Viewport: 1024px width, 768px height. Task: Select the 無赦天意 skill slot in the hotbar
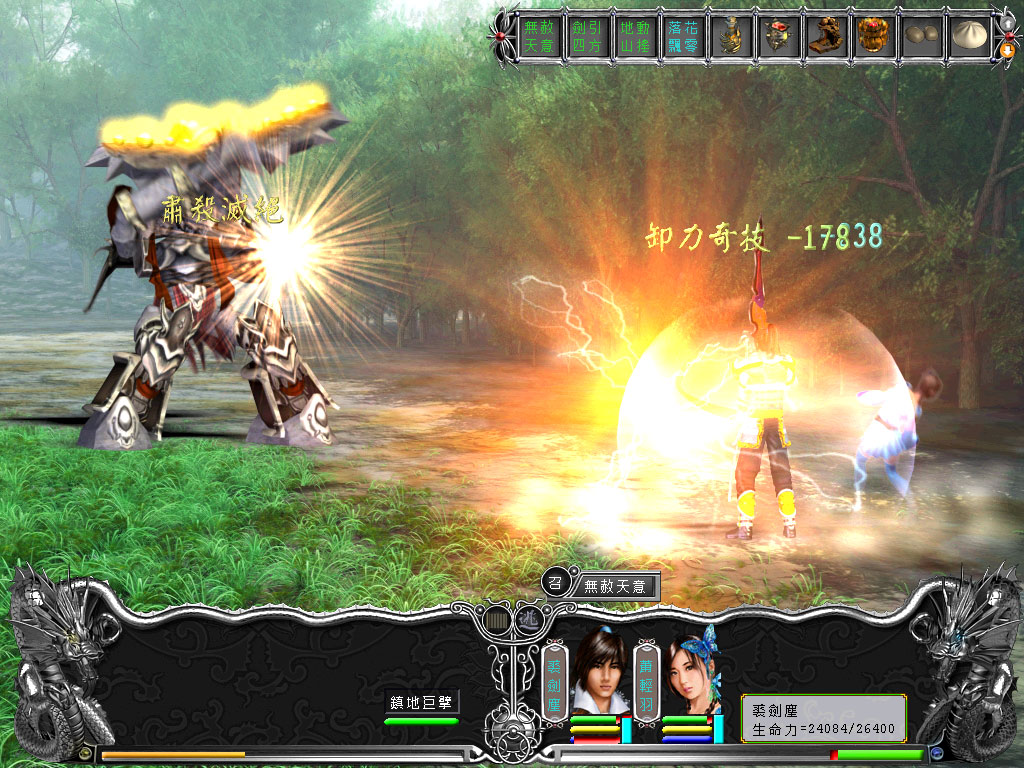click(x=538, y=37)
